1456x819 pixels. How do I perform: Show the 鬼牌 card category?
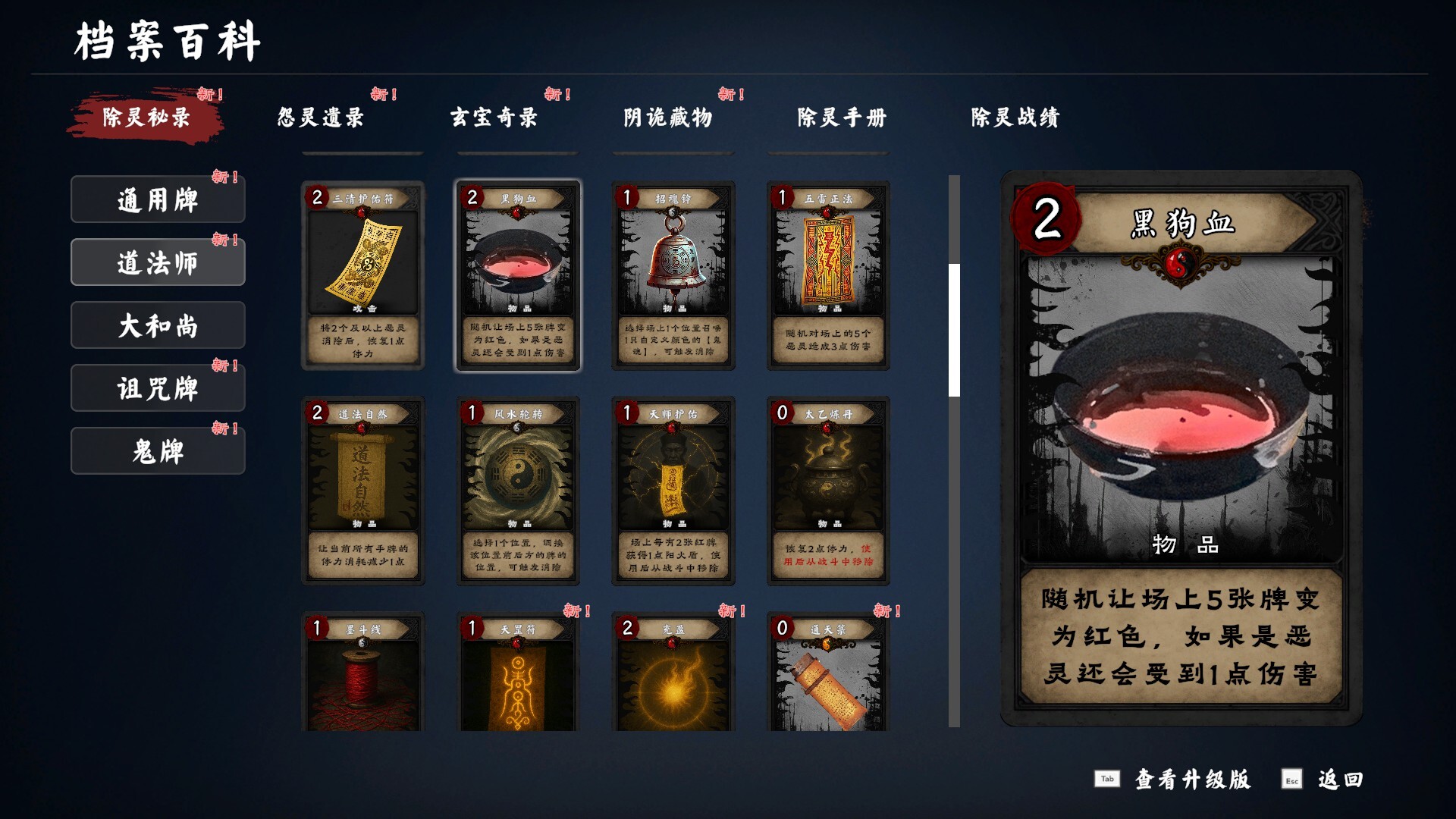point(158,452)
